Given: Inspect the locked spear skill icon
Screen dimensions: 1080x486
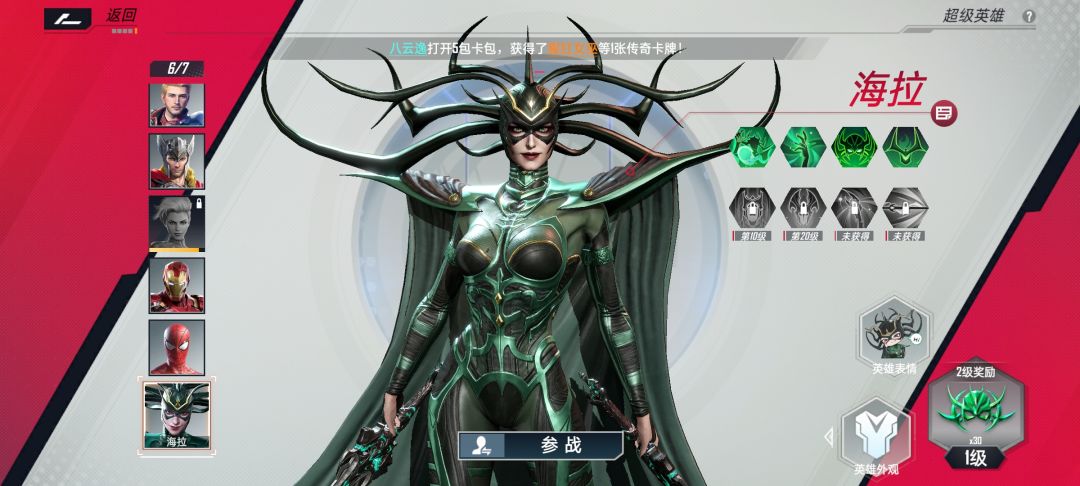Looking at the screenshot, I should 905,207.
